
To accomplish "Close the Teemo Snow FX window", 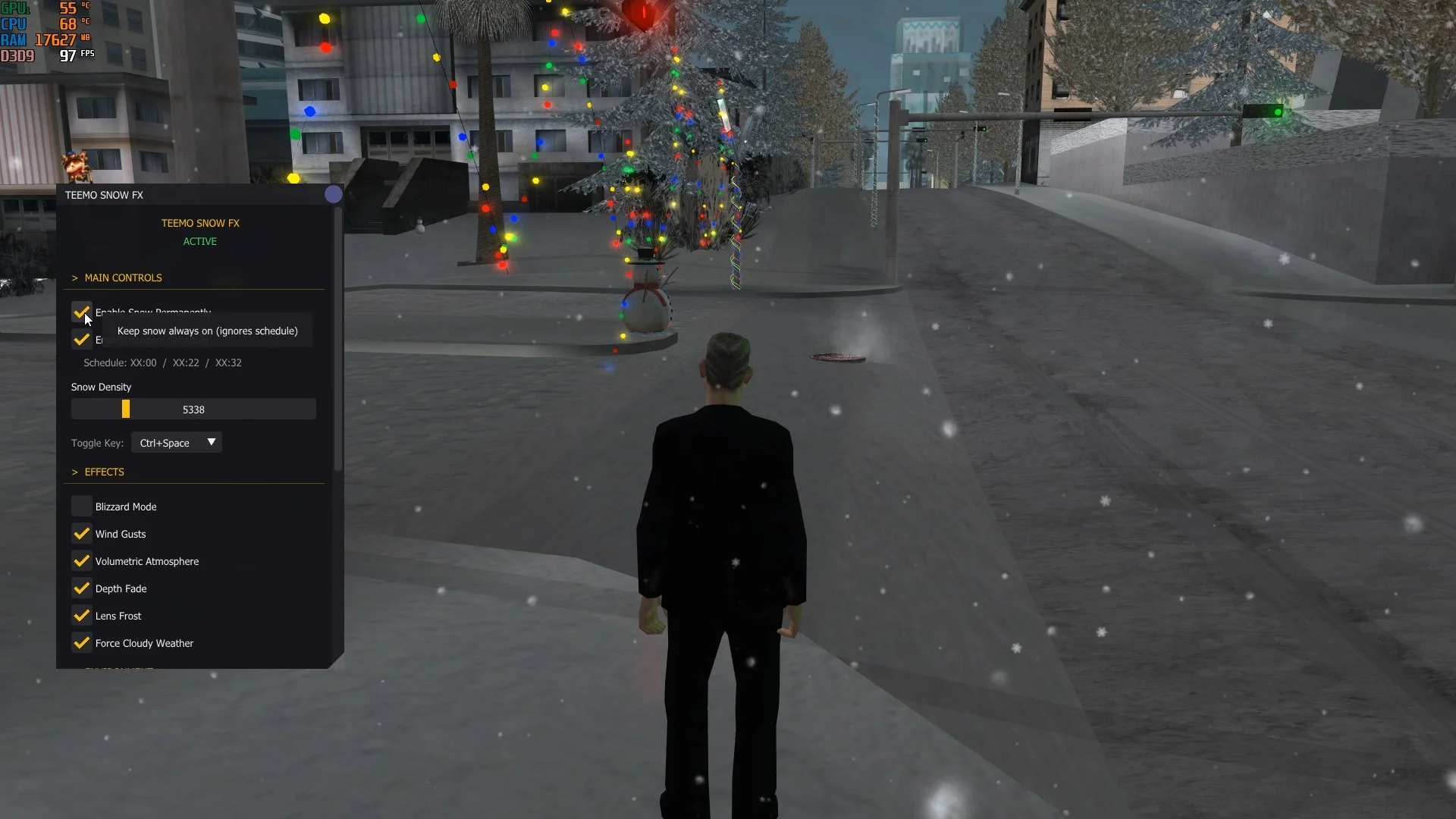I will coord(333,195).
